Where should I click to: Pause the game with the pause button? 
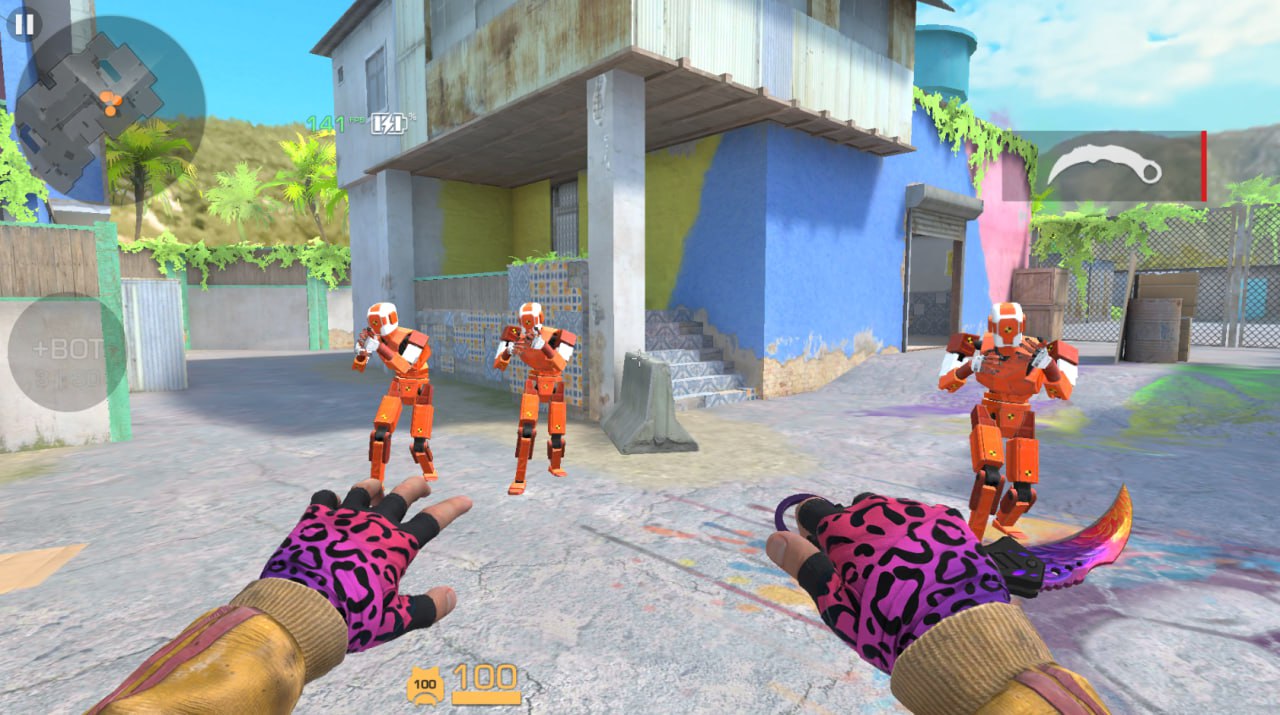(x=24, y=24)
